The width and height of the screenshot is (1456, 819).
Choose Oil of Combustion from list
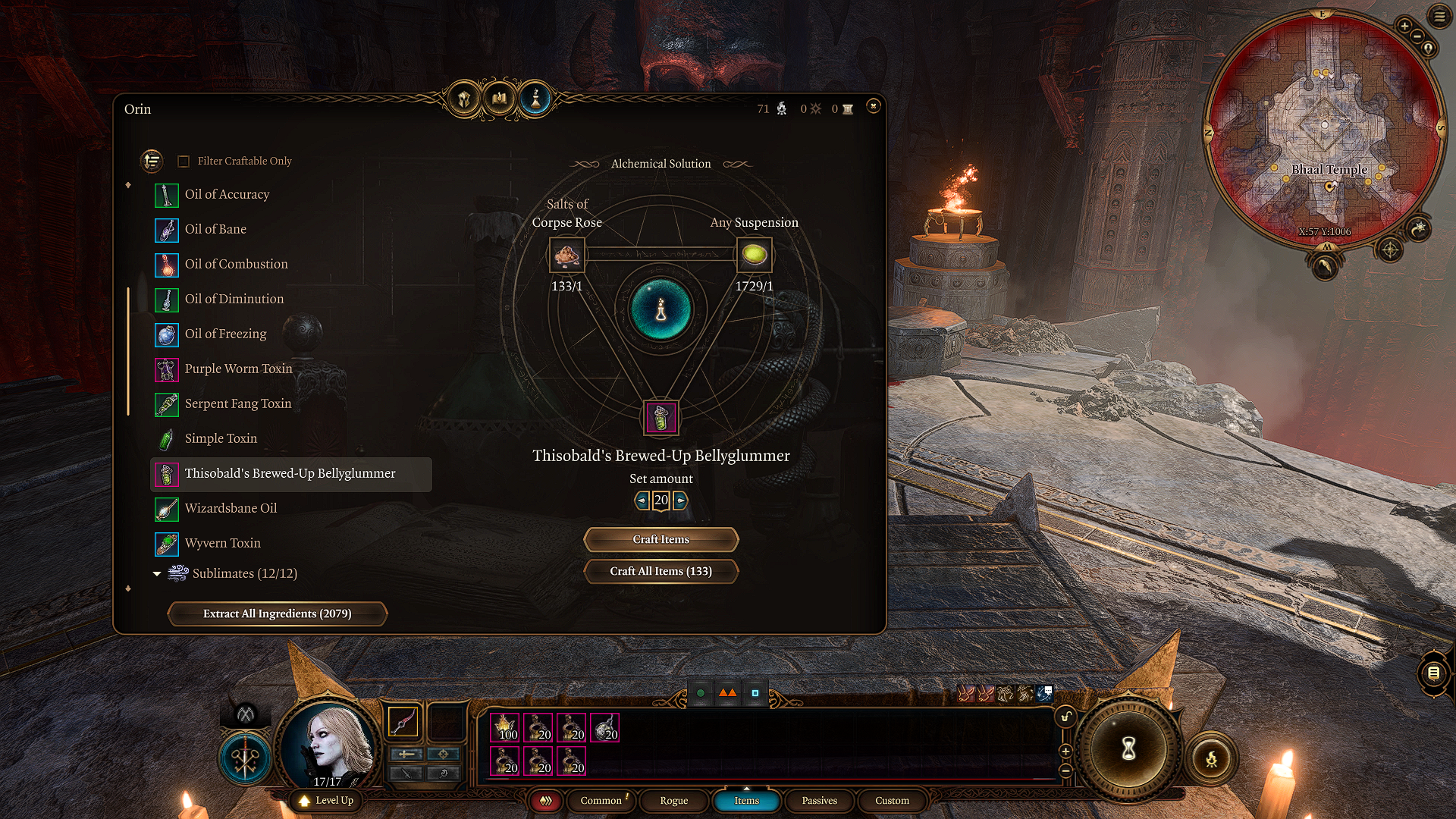pyautogui.click(x=236, y=265)
